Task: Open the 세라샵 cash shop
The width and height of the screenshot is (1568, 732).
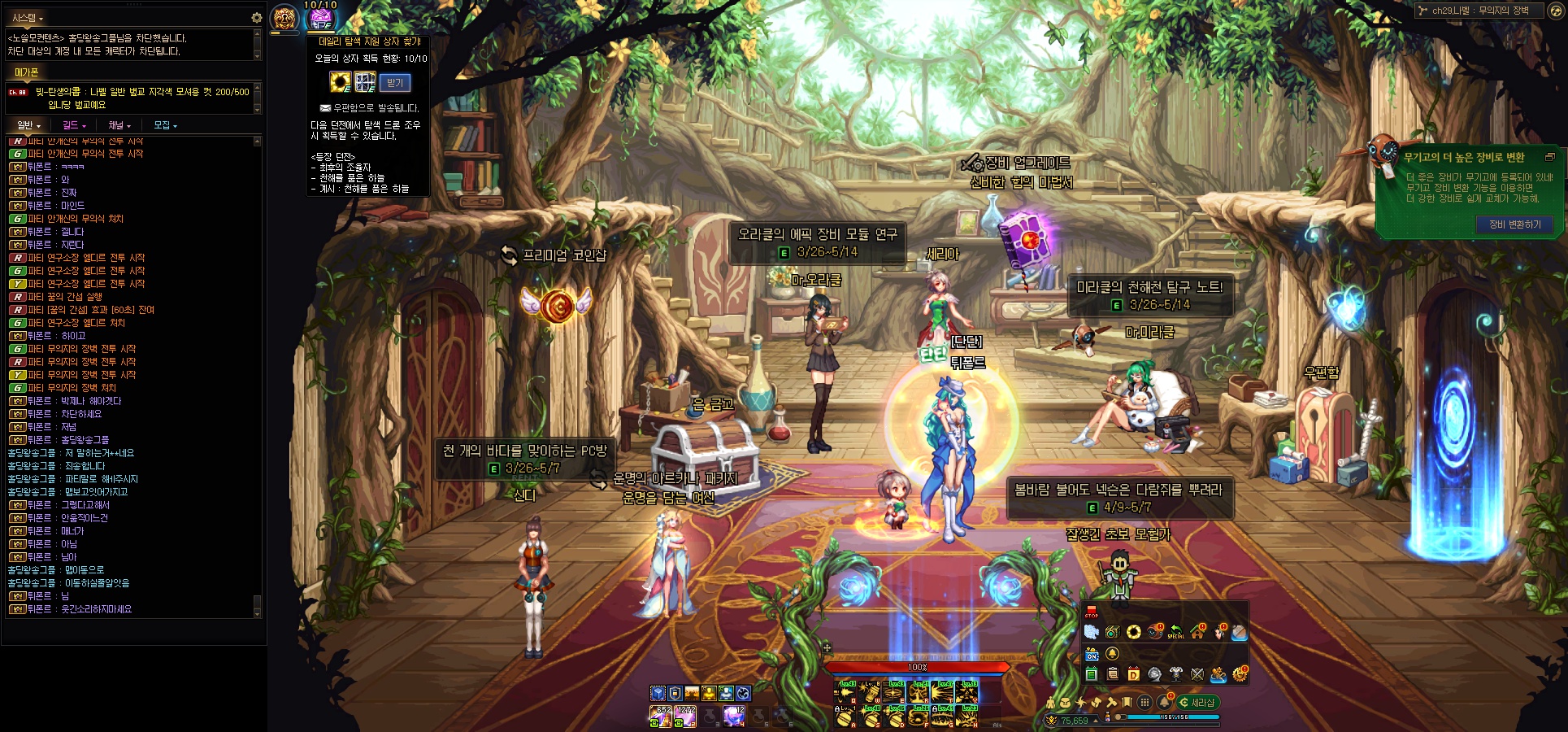Action: pos(1197,703)
